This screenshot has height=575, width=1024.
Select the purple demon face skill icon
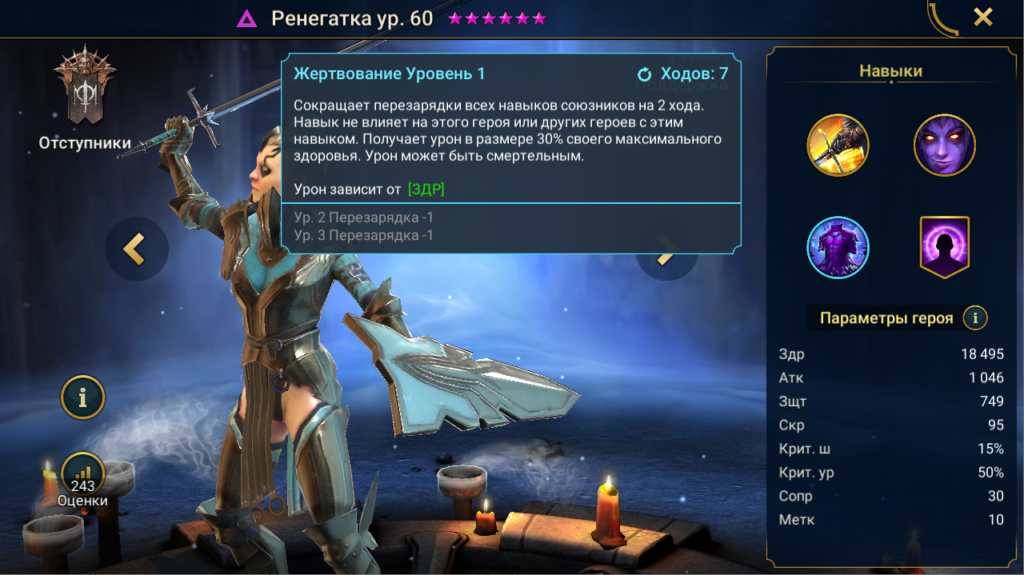coord(944,145)
